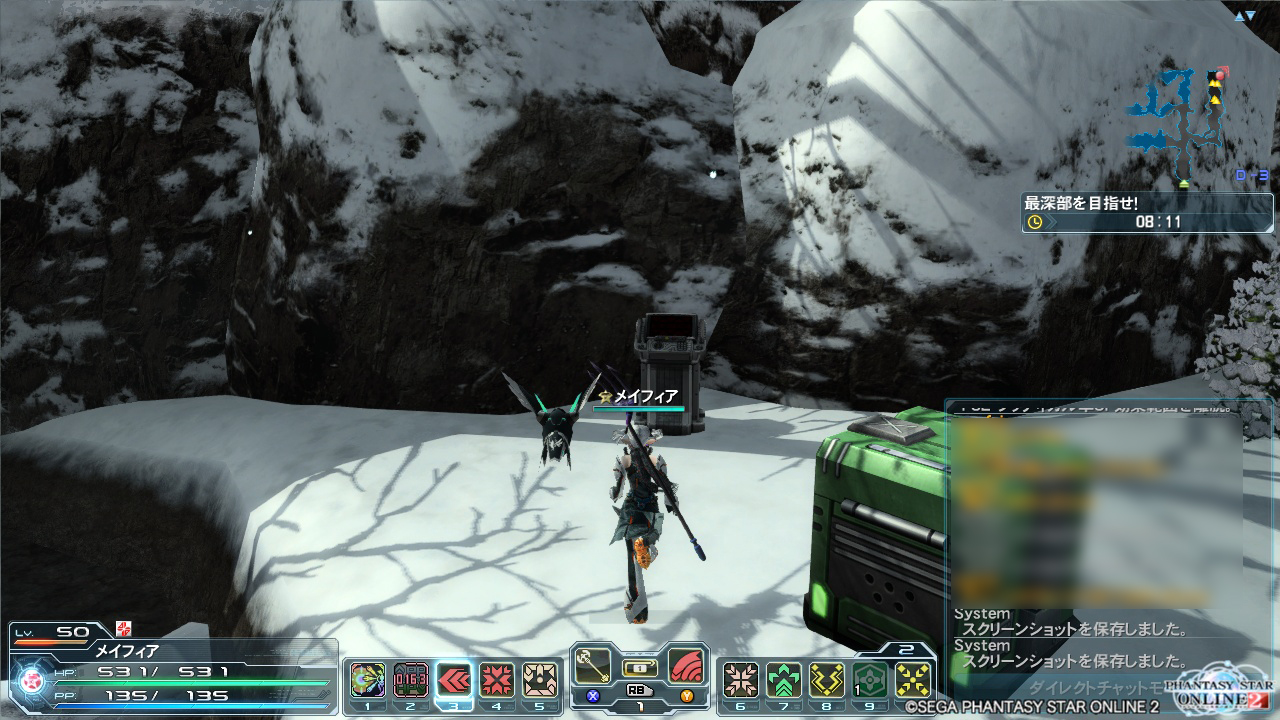Screen dimensions: 1280x720
Task: Choose the pink diamond-pattern skill in slot 5
Action: coord(540,681)
